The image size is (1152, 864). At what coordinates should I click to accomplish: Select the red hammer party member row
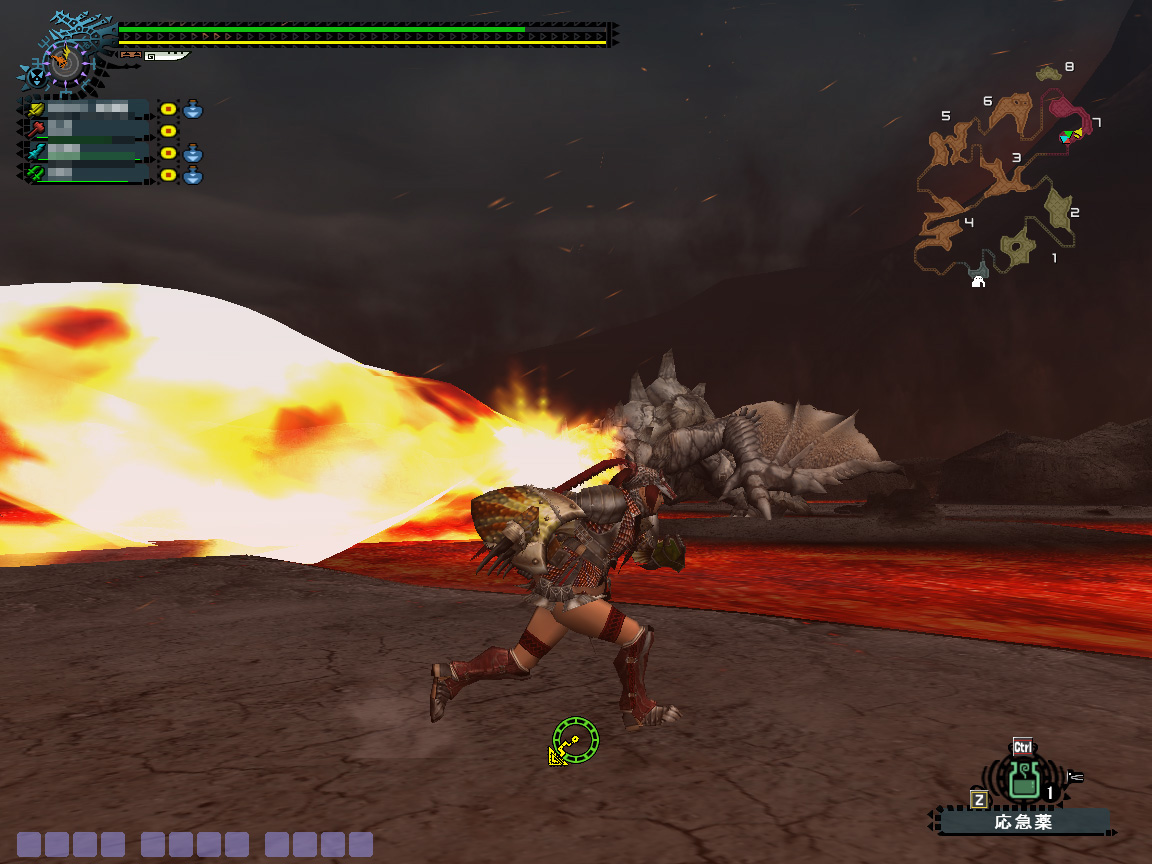click(88, 130)
